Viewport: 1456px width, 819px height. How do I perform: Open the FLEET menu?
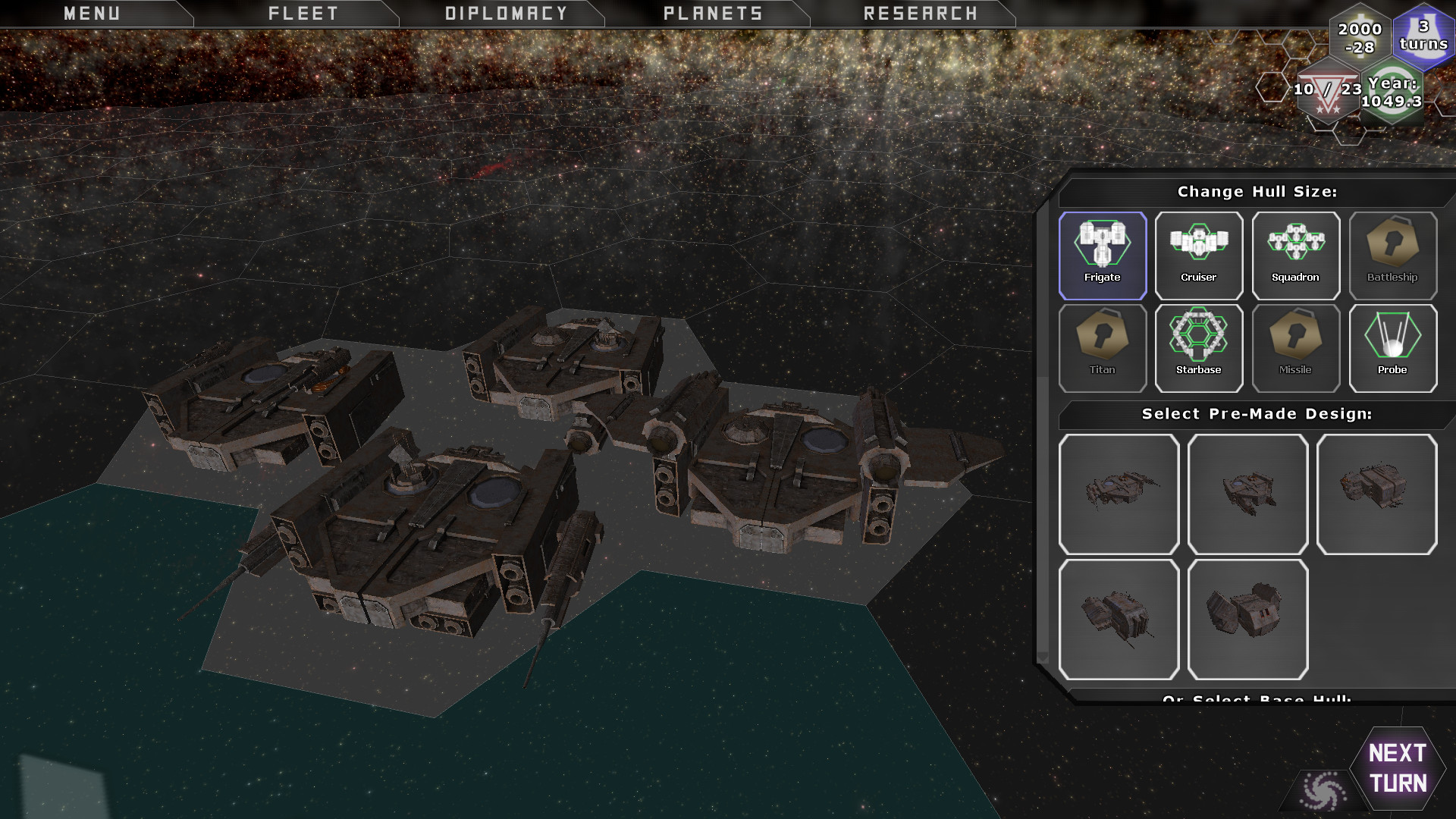pyautogui.click(x=303, y=12)
